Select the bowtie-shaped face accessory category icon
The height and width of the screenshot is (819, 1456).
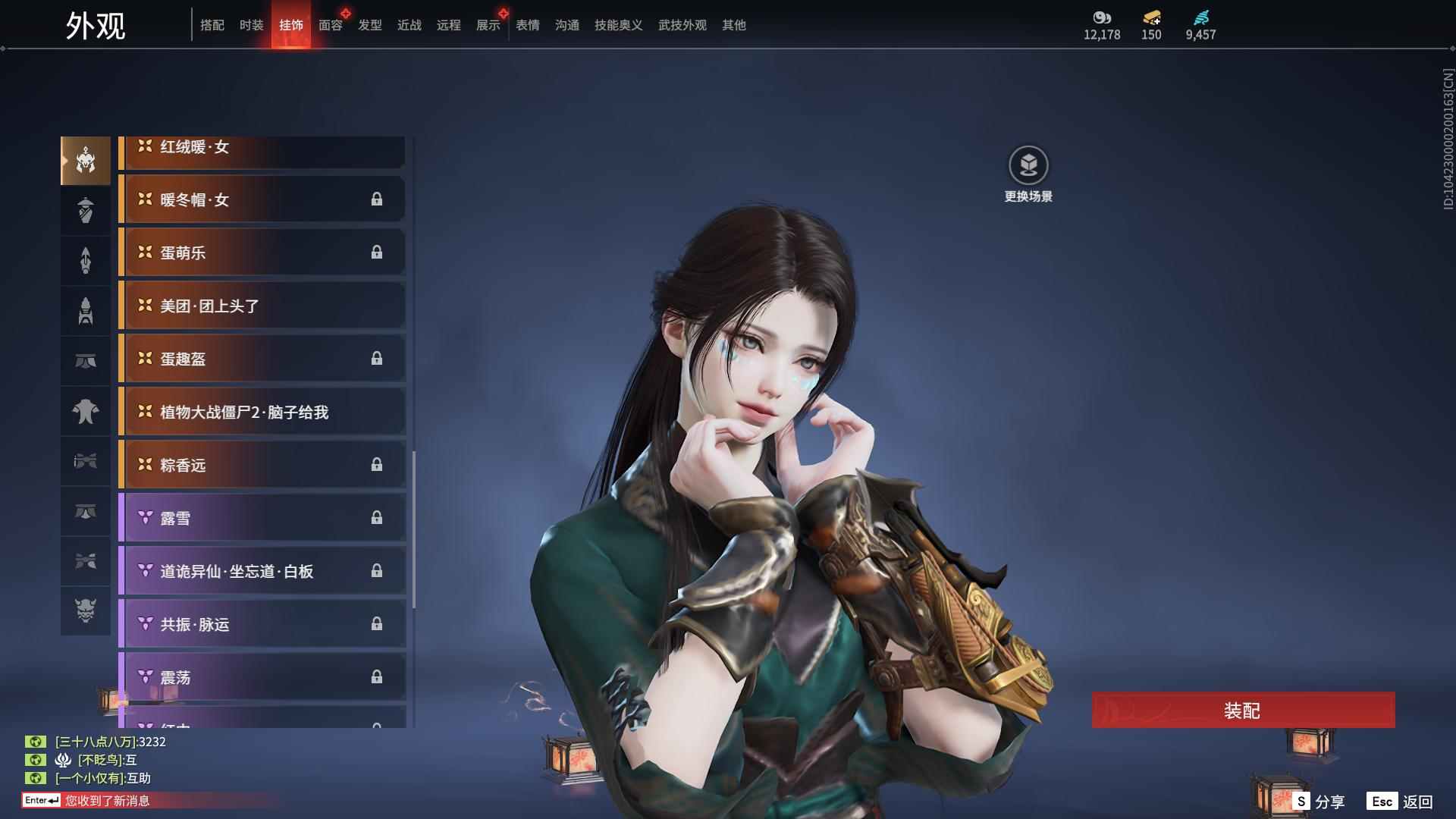coord(86,462)
